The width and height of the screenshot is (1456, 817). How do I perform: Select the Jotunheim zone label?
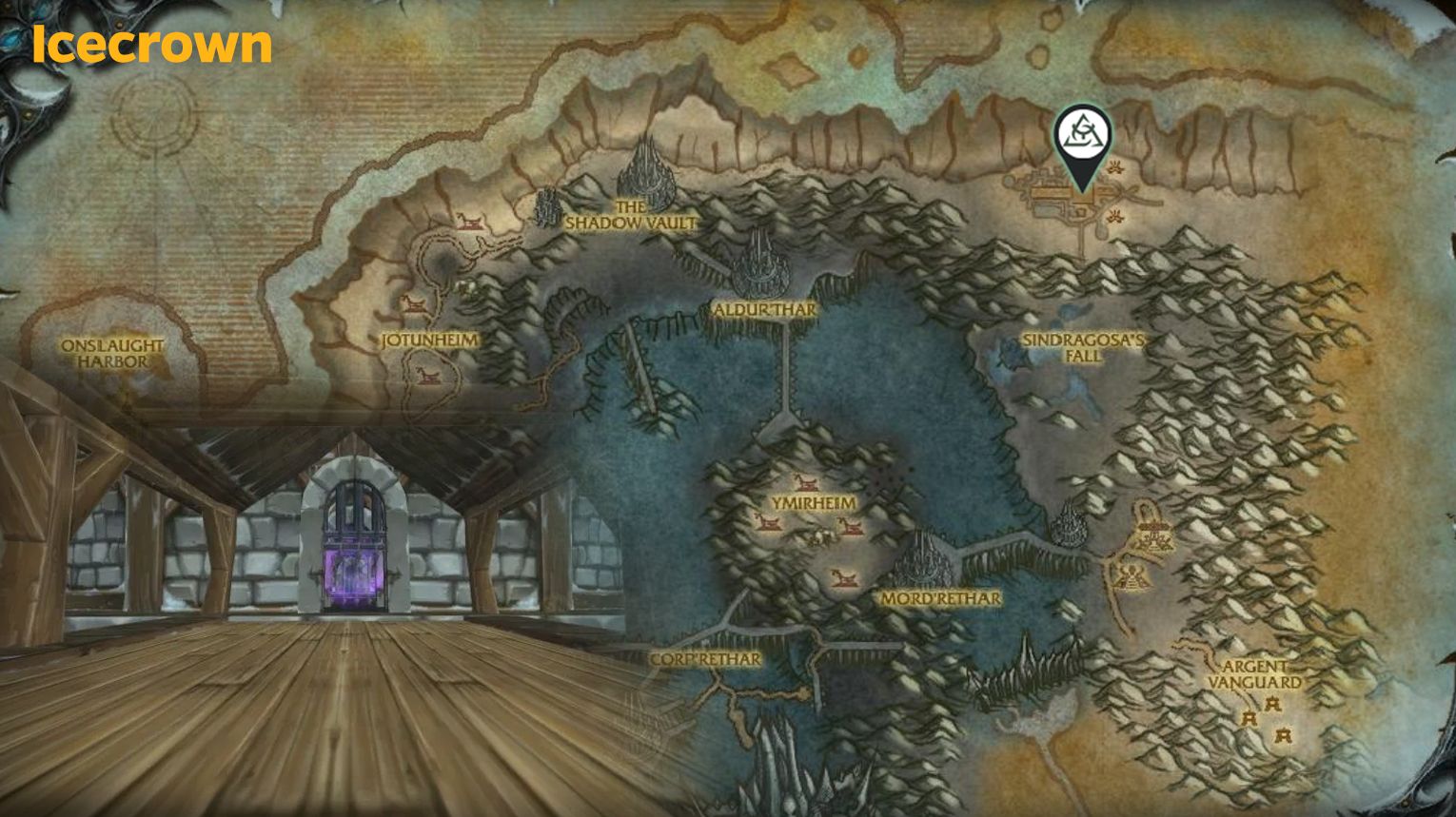coord(428,338)
